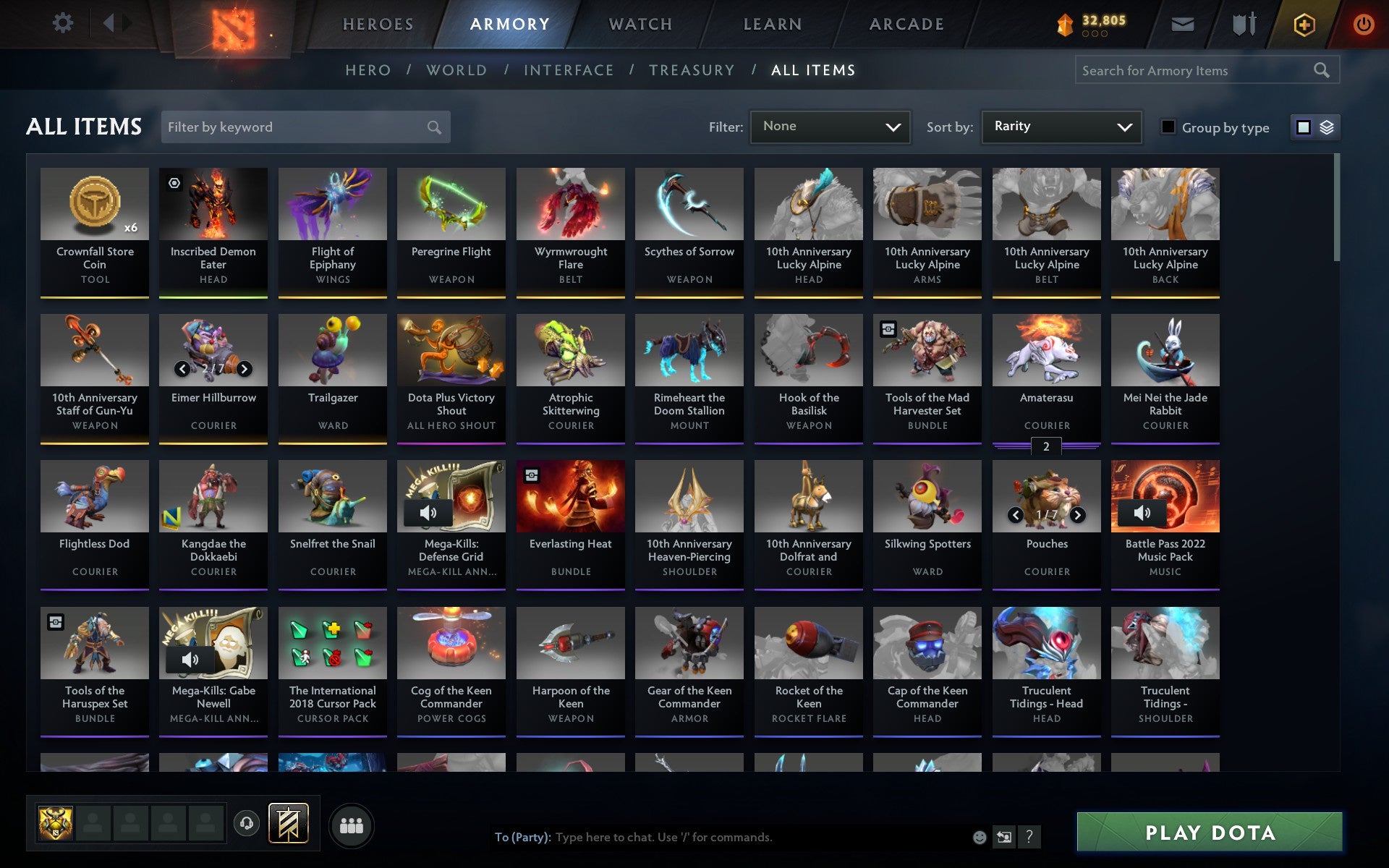Click the ALL ITEMS breadcrumb link
The width and height of the screenshot is (1389, 868).
(x=812, y=70)
